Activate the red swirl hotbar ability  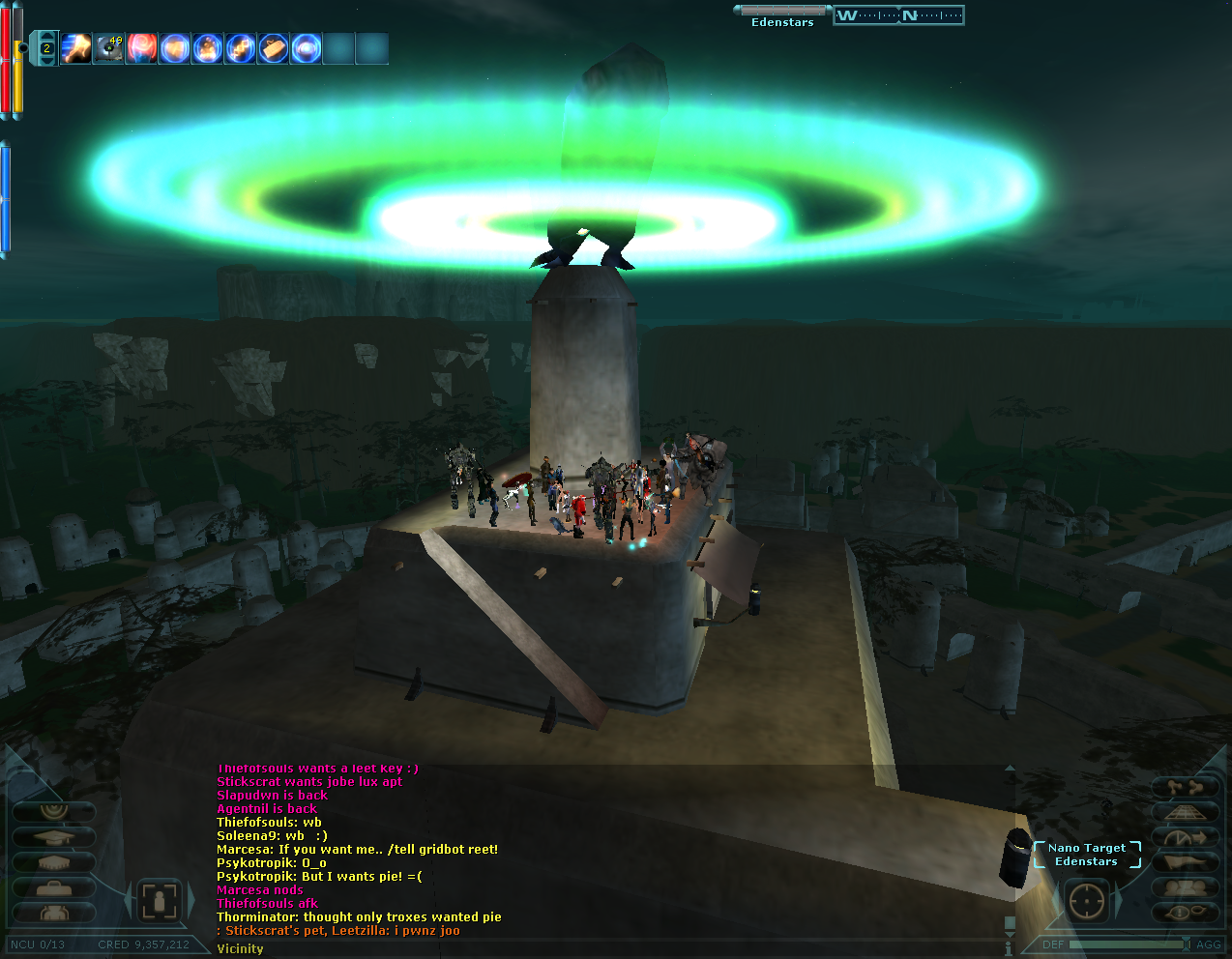(x=142, y=47)
